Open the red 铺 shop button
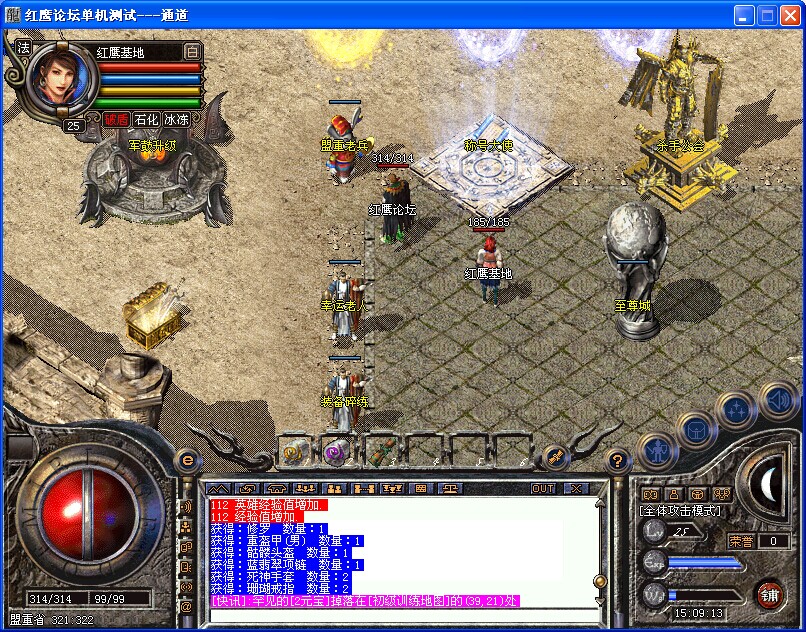The height and width of the screenshot is (632, 806). 768,593
